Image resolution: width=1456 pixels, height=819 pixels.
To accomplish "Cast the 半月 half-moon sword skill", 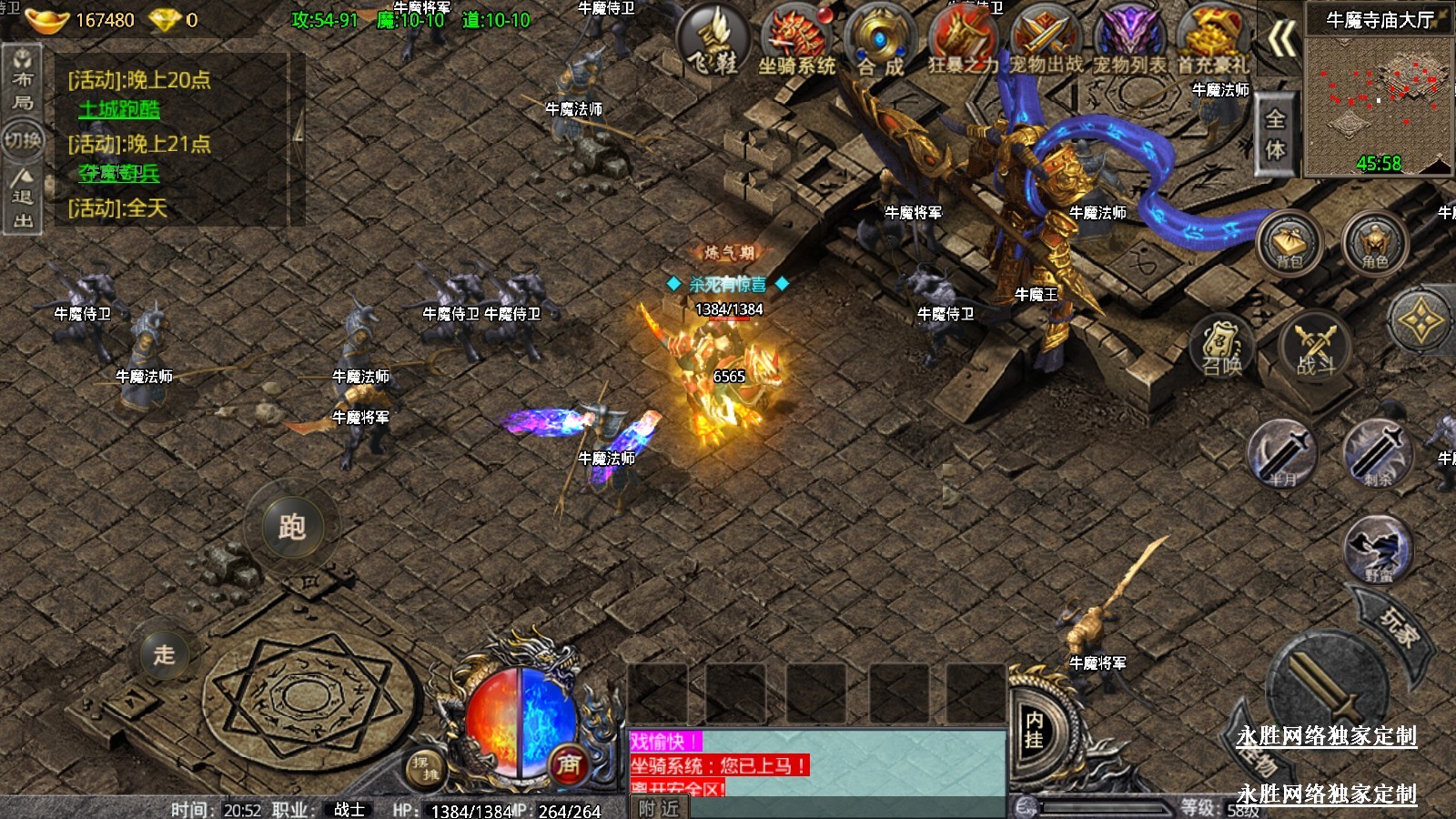I will [1283, 454].
